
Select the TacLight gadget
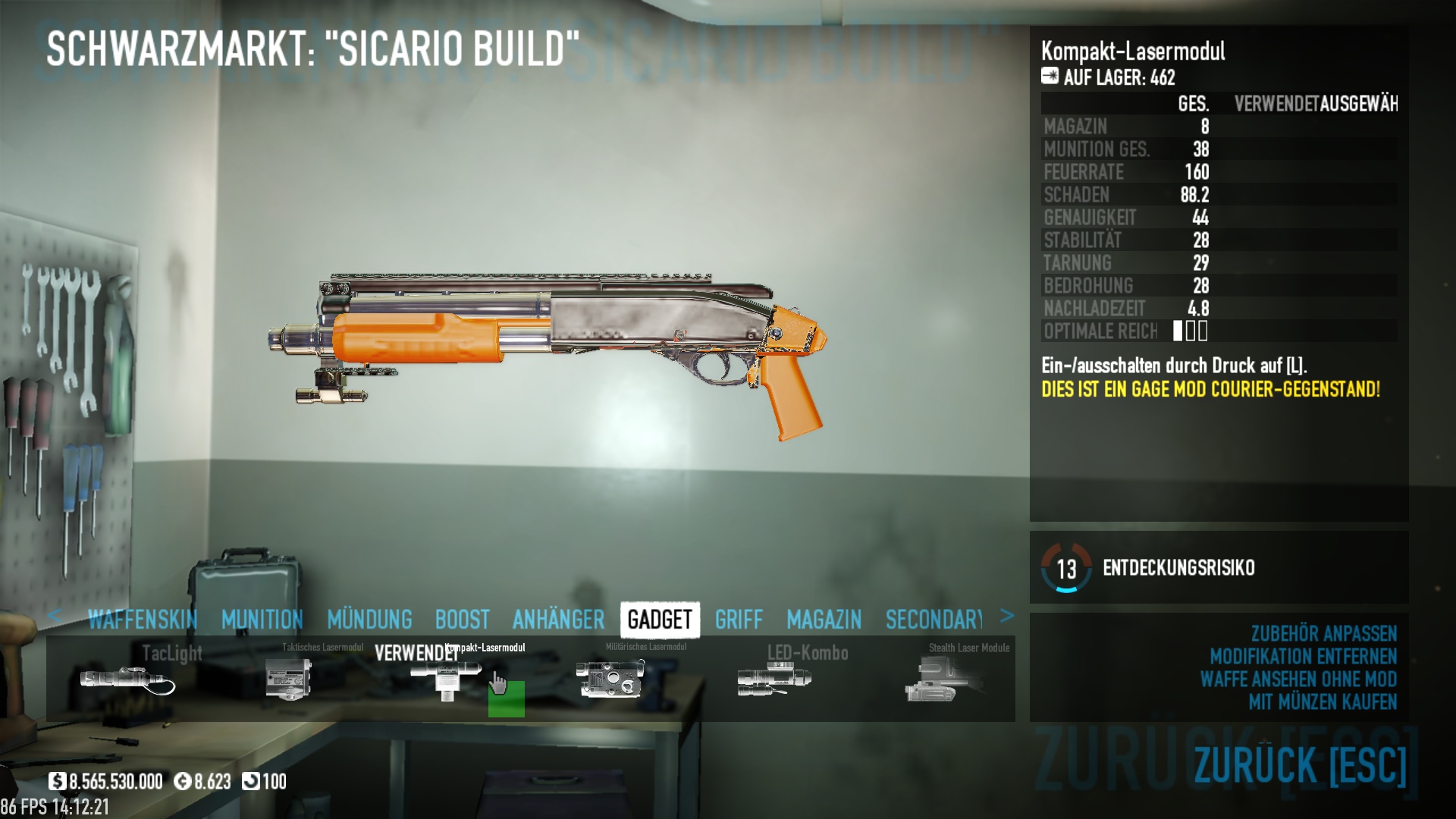[127, 679]
